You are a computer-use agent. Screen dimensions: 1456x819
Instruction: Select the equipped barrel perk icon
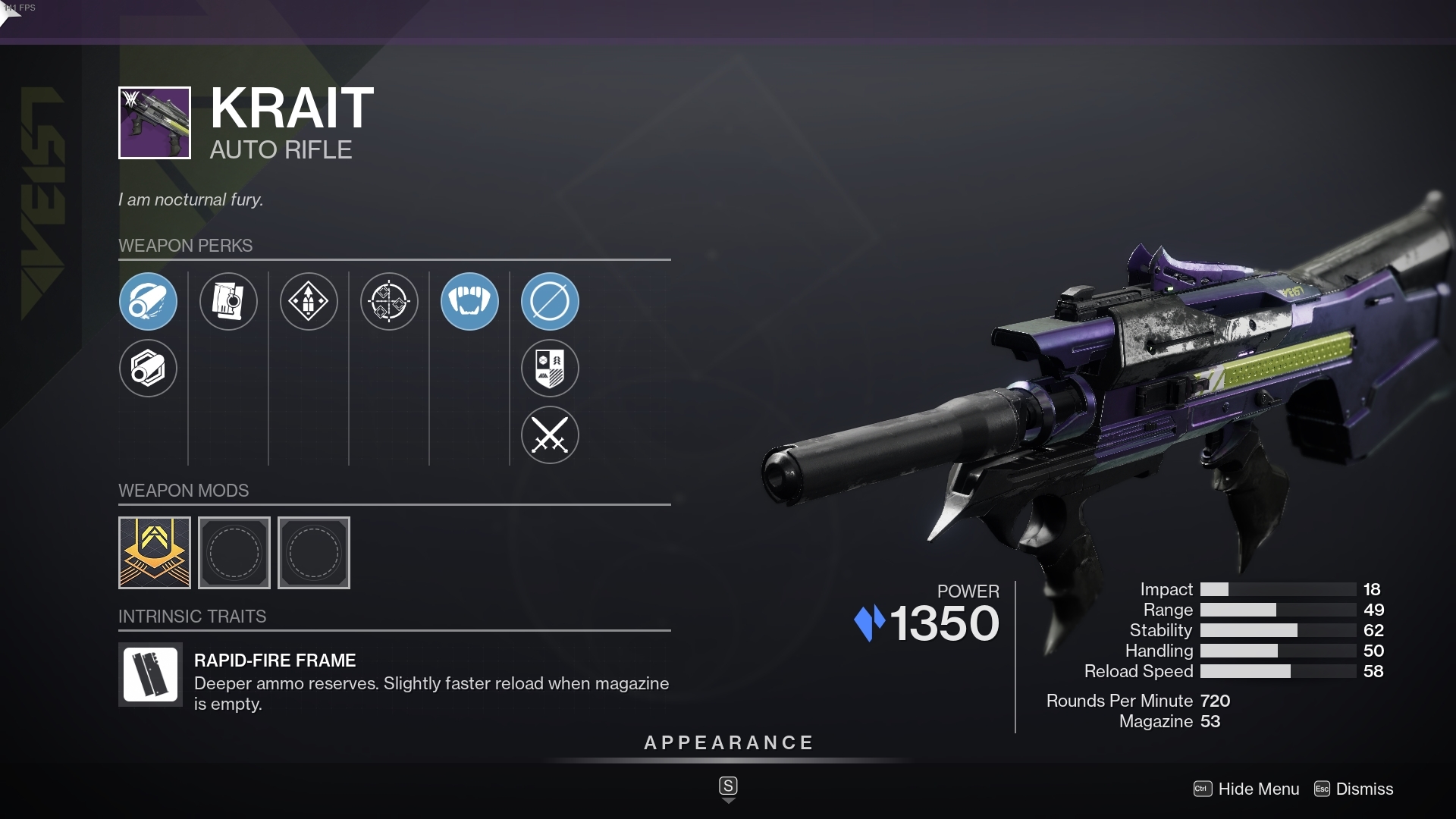[148, 301]
